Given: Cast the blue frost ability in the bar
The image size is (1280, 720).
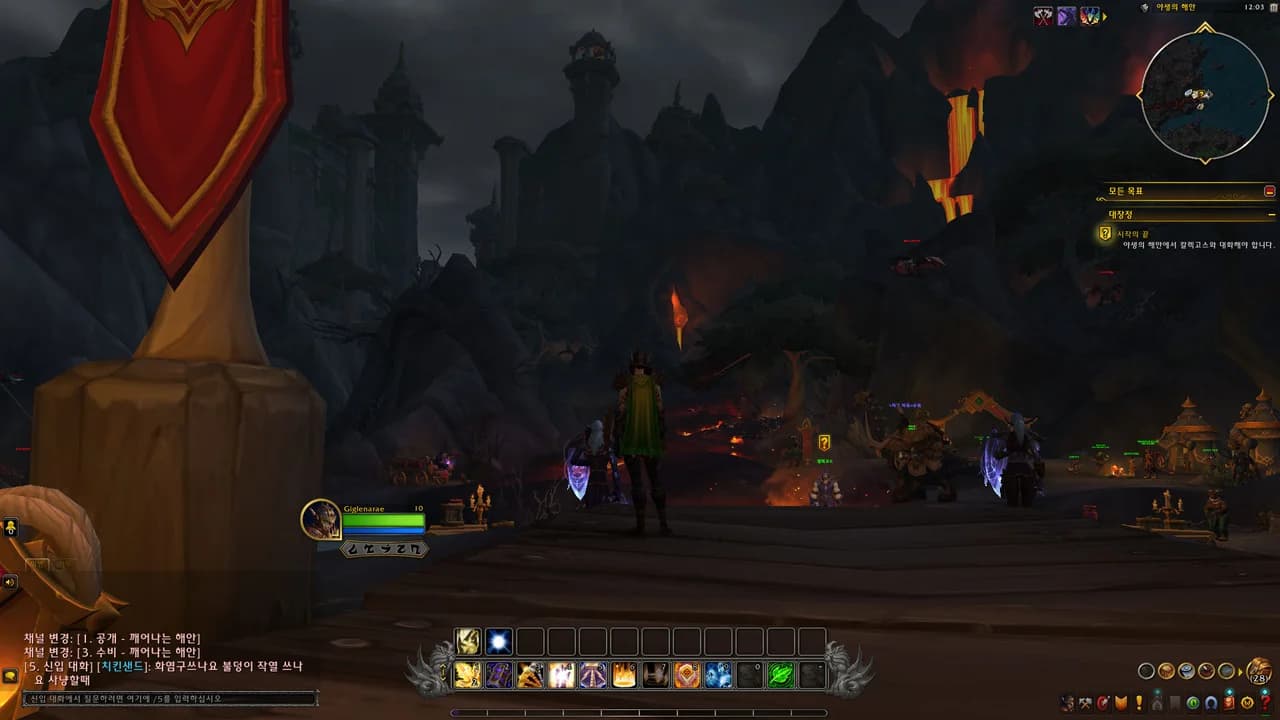Looking at the screenshot, I should tap(718, 675).
